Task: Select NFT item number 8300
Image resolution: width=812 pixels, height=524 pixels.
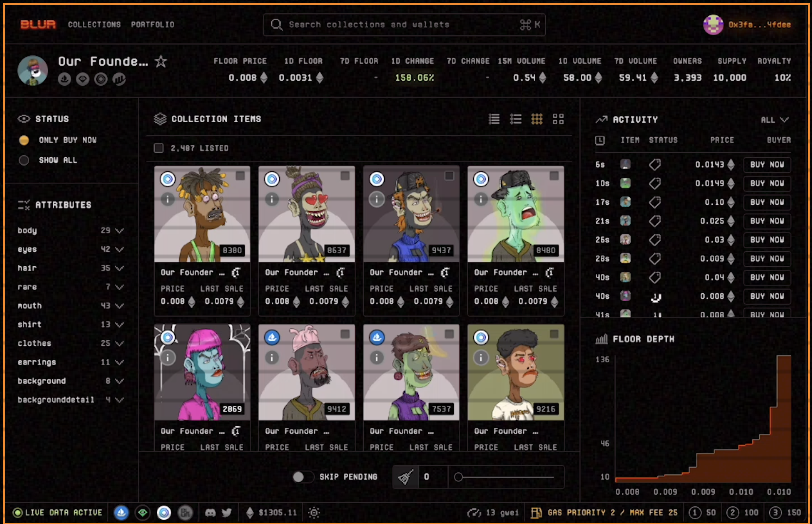Action: pos(202,214)
